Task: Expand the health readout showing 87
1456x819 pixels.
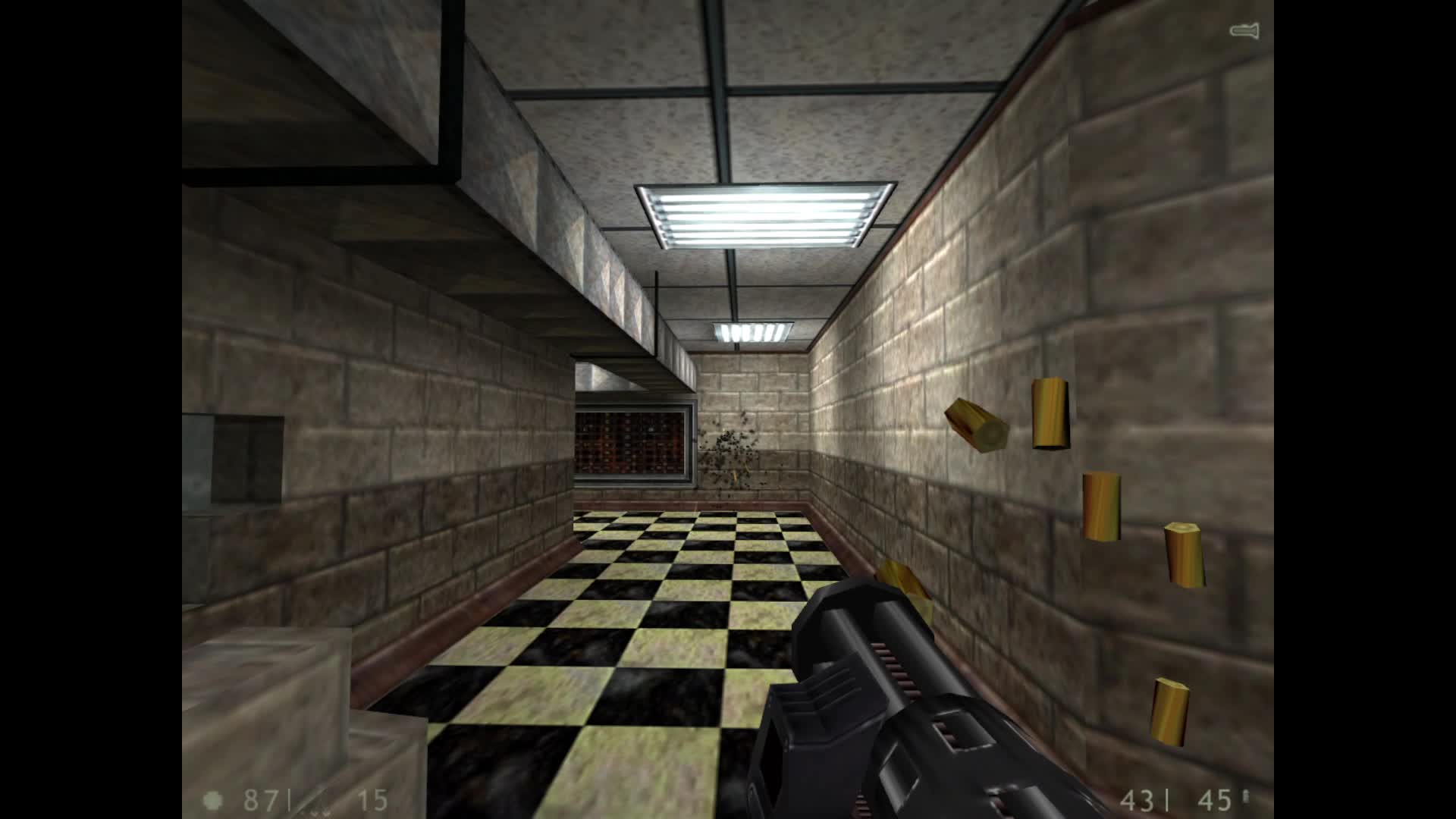Action: (262, 800)
